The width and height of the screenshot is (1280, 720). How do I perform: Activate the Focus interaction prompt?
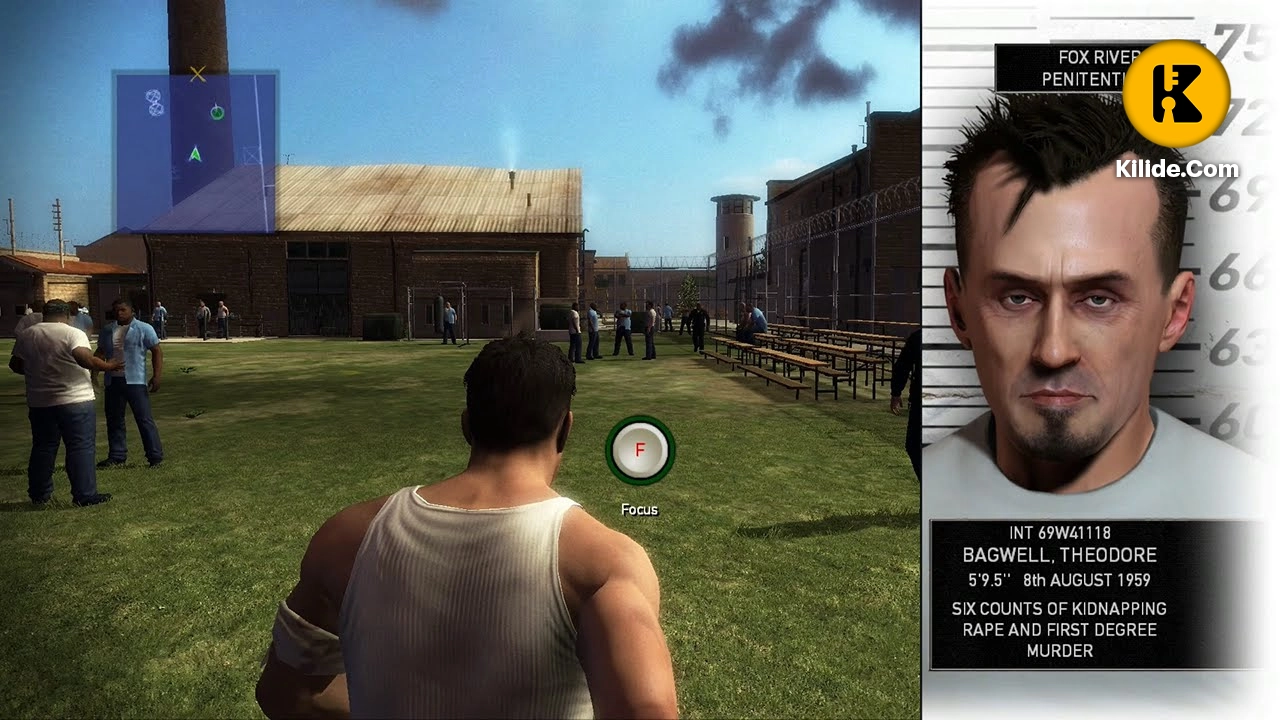pyautogui.click(x=639, y=509)
